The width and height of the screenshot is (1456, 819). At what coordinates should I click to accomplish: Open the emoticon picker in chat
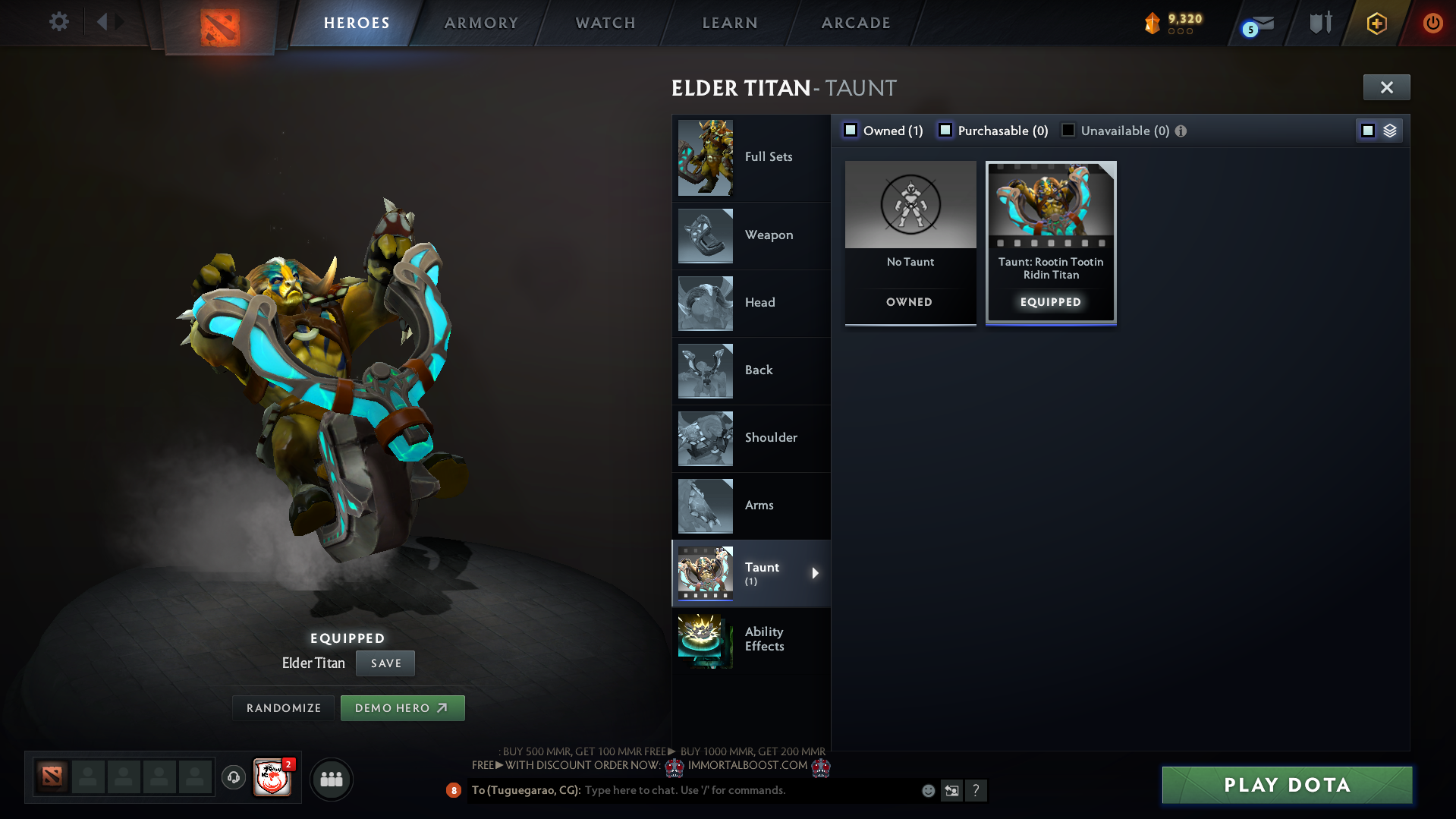(x=927, y=790)
